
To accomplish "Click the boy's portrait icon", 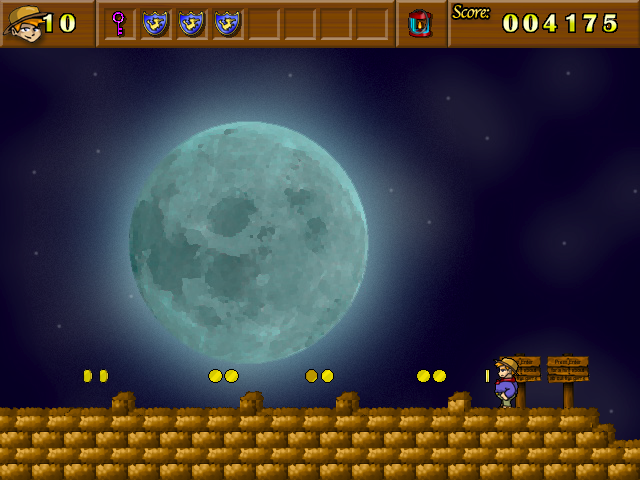I will click(24, 23).
